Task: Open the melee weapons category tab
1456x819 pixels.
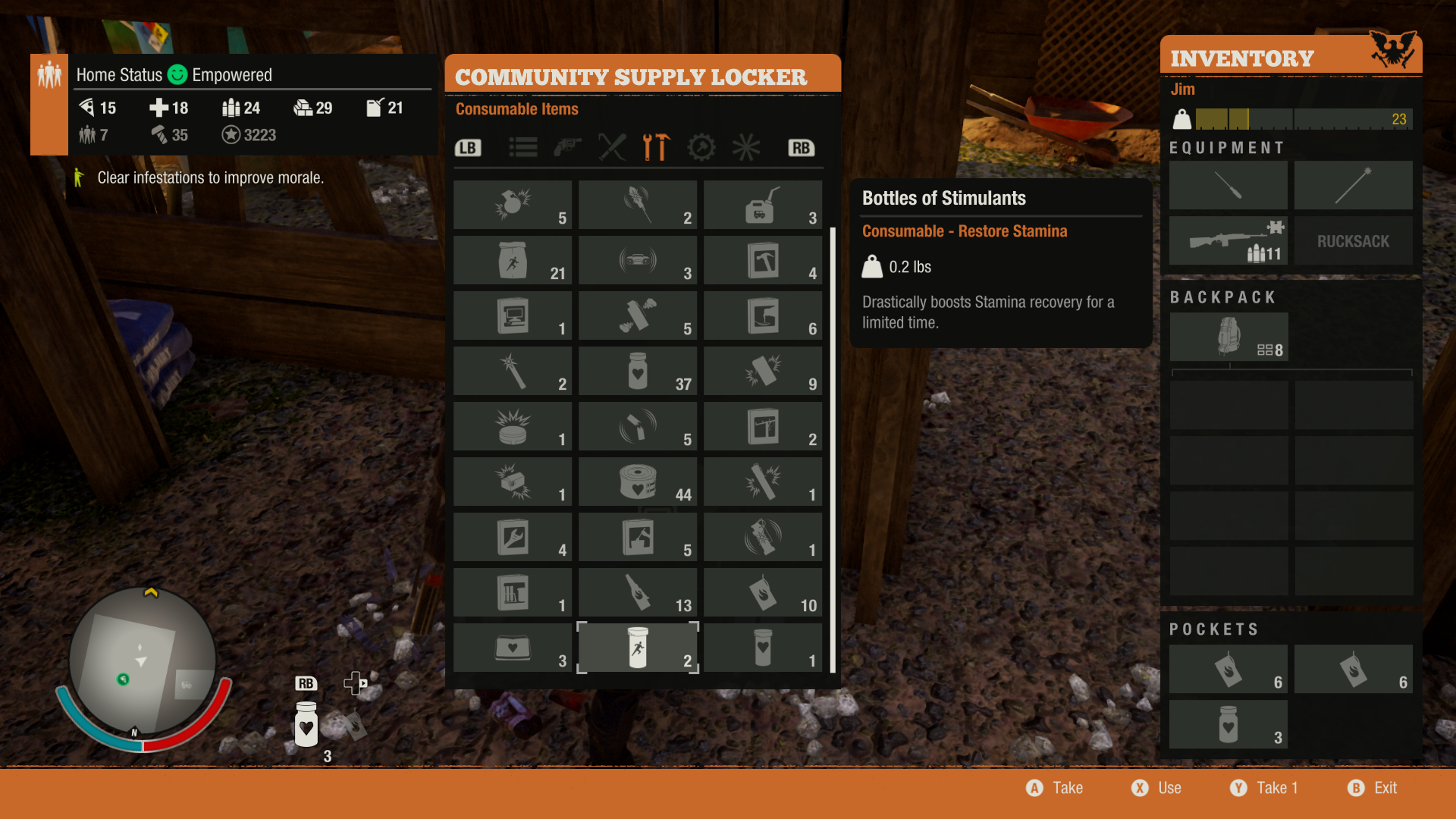Action: [612, 147]
